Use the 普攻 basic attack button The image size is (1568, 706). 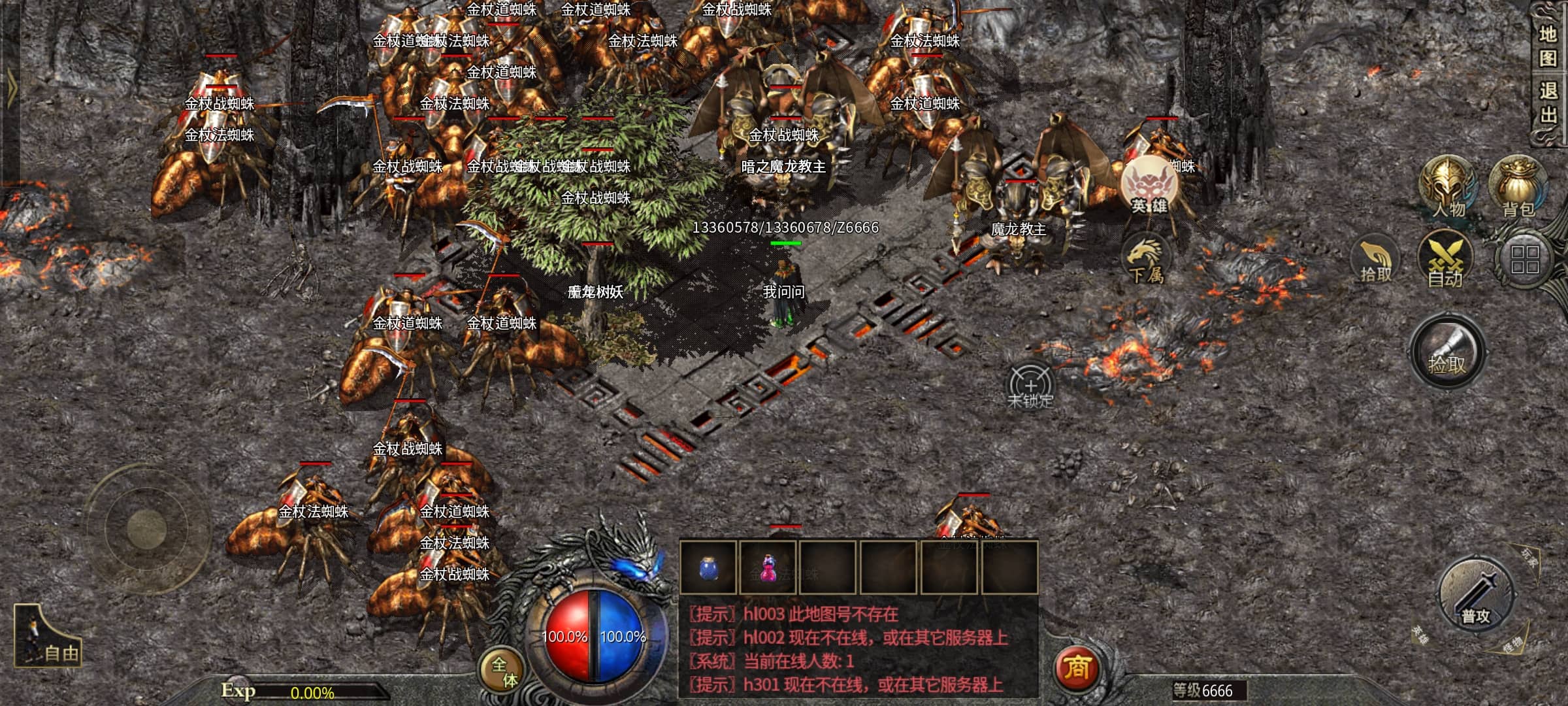pyautogui.click(x=1476, y=596)
